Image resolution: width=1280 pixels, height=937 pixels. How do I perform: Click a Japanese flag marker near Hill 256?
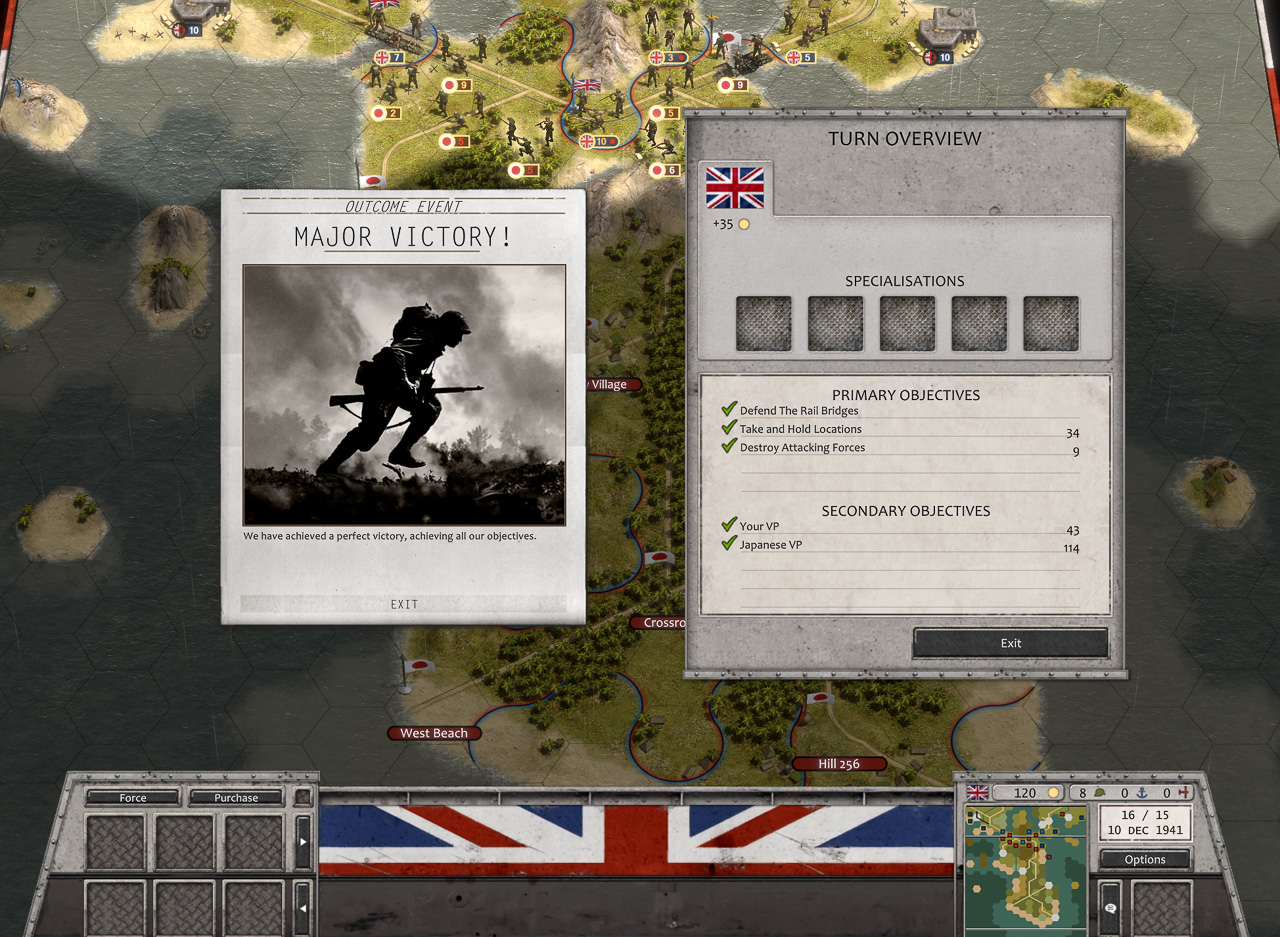[820, 699]
